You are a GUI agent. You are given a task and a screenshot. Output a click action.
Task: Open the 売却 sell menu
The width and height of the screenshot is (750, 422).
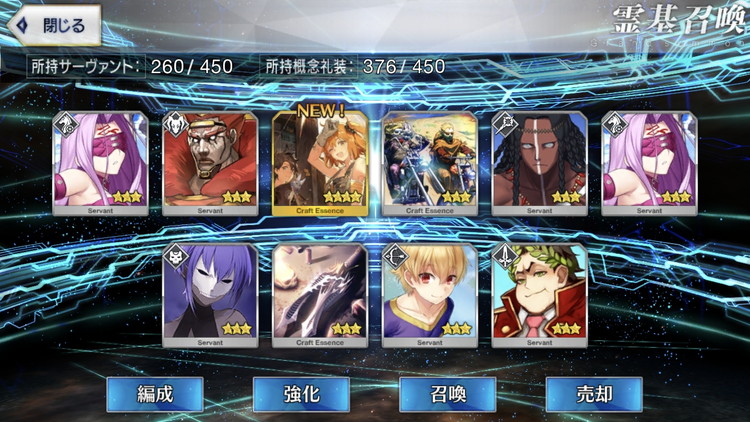coord(593,394)
